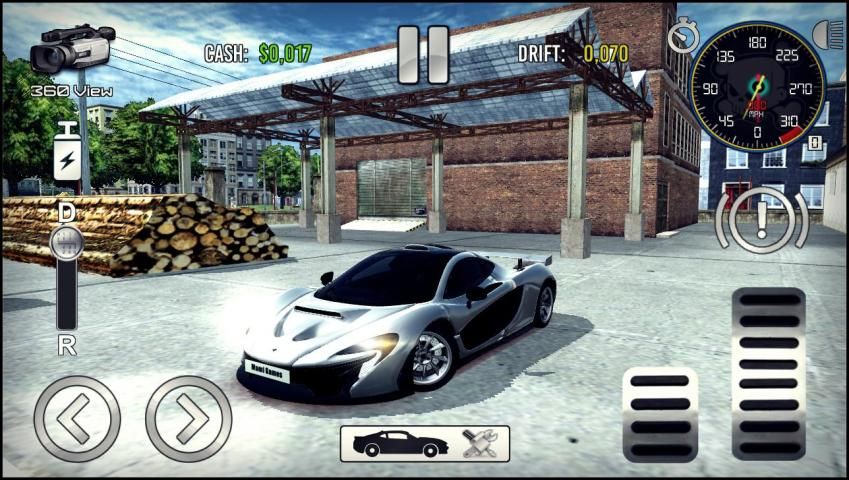Image resolution: width=849 pixels, height=480 pixels.
Task: Steer right with the right arrow
Action: click(x=188, y=418)
